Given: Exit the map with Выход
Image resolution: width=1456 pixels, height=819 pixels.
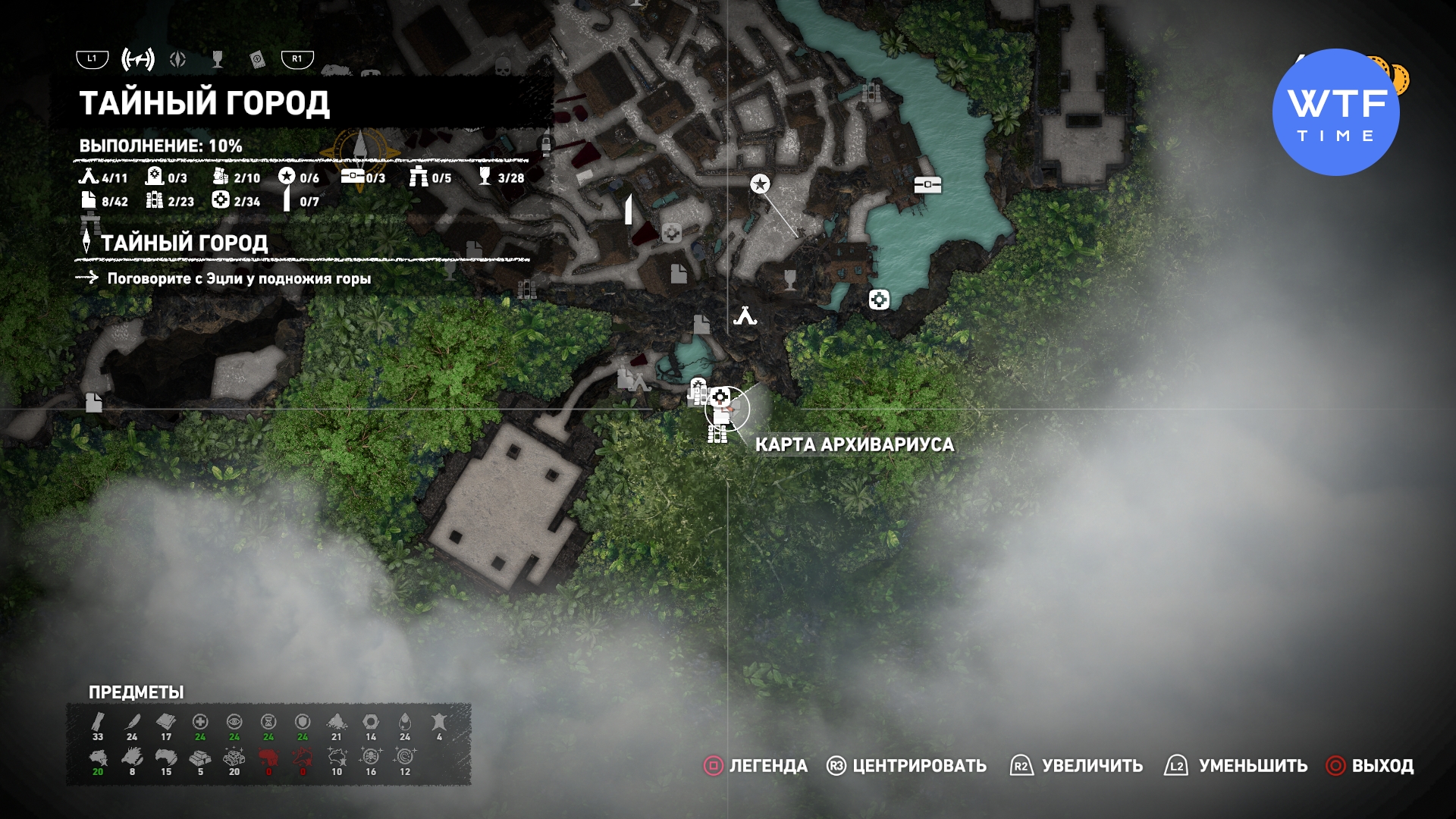Looking at the screenshot, I should (x=1370, y=766).
